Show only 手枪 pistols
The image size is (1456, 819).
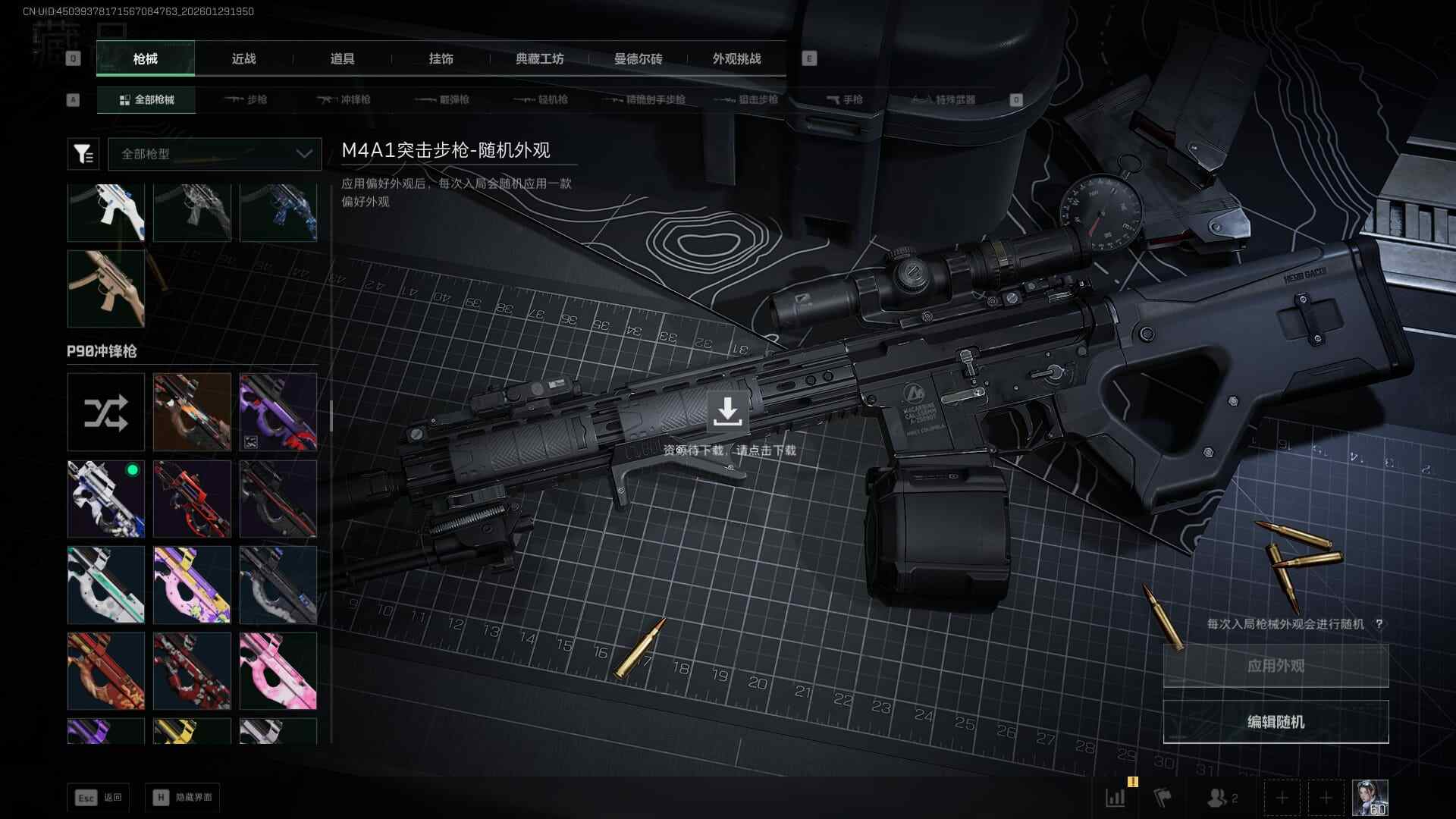point(844,100)
